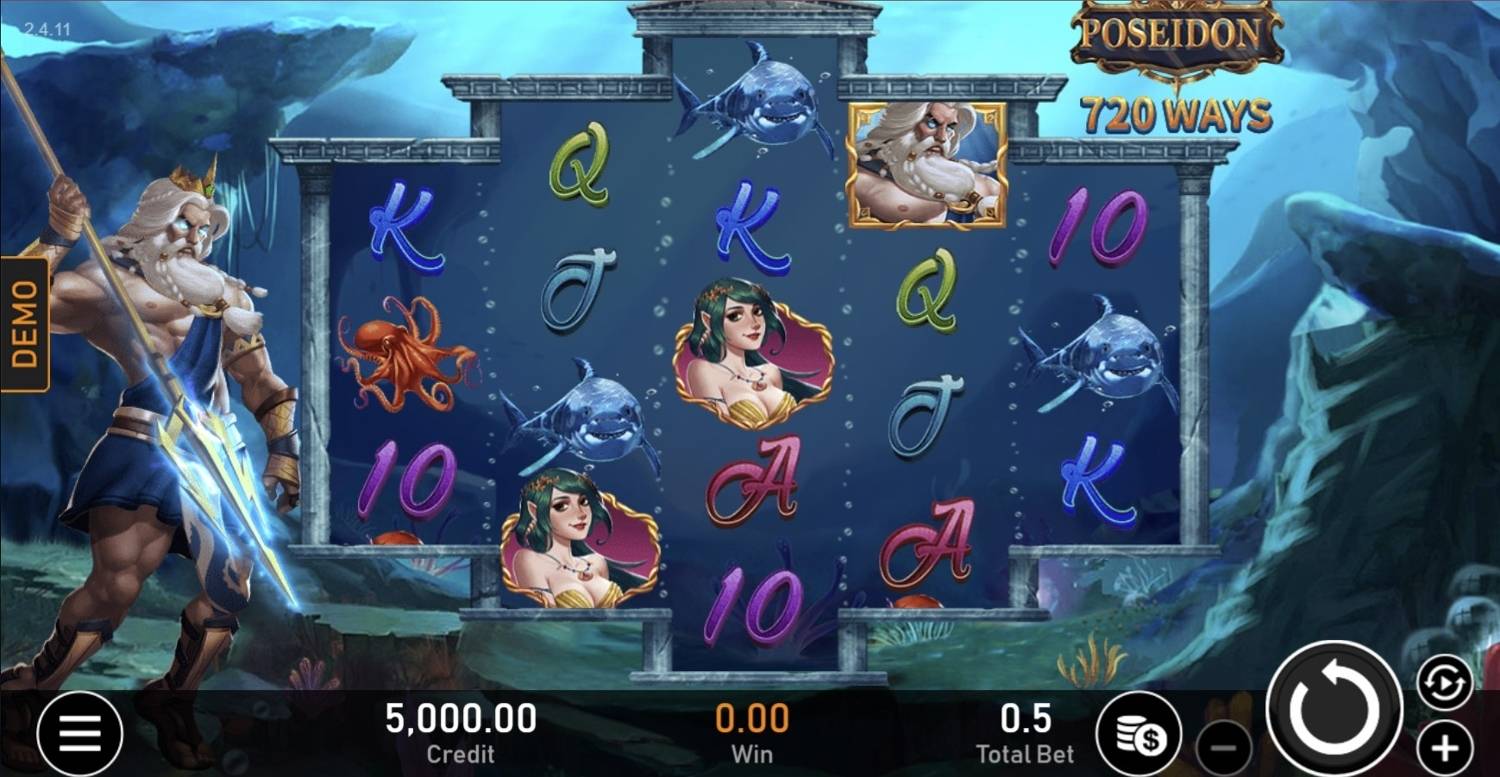
Task: Click the Total Bet value display
Action: click(x=1023, y=730)
